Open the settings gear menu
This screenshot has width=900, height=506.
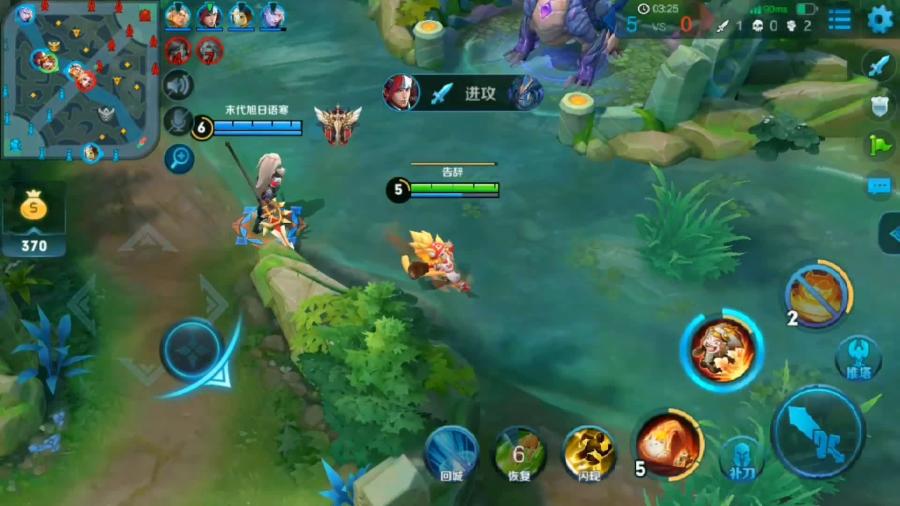880,19
